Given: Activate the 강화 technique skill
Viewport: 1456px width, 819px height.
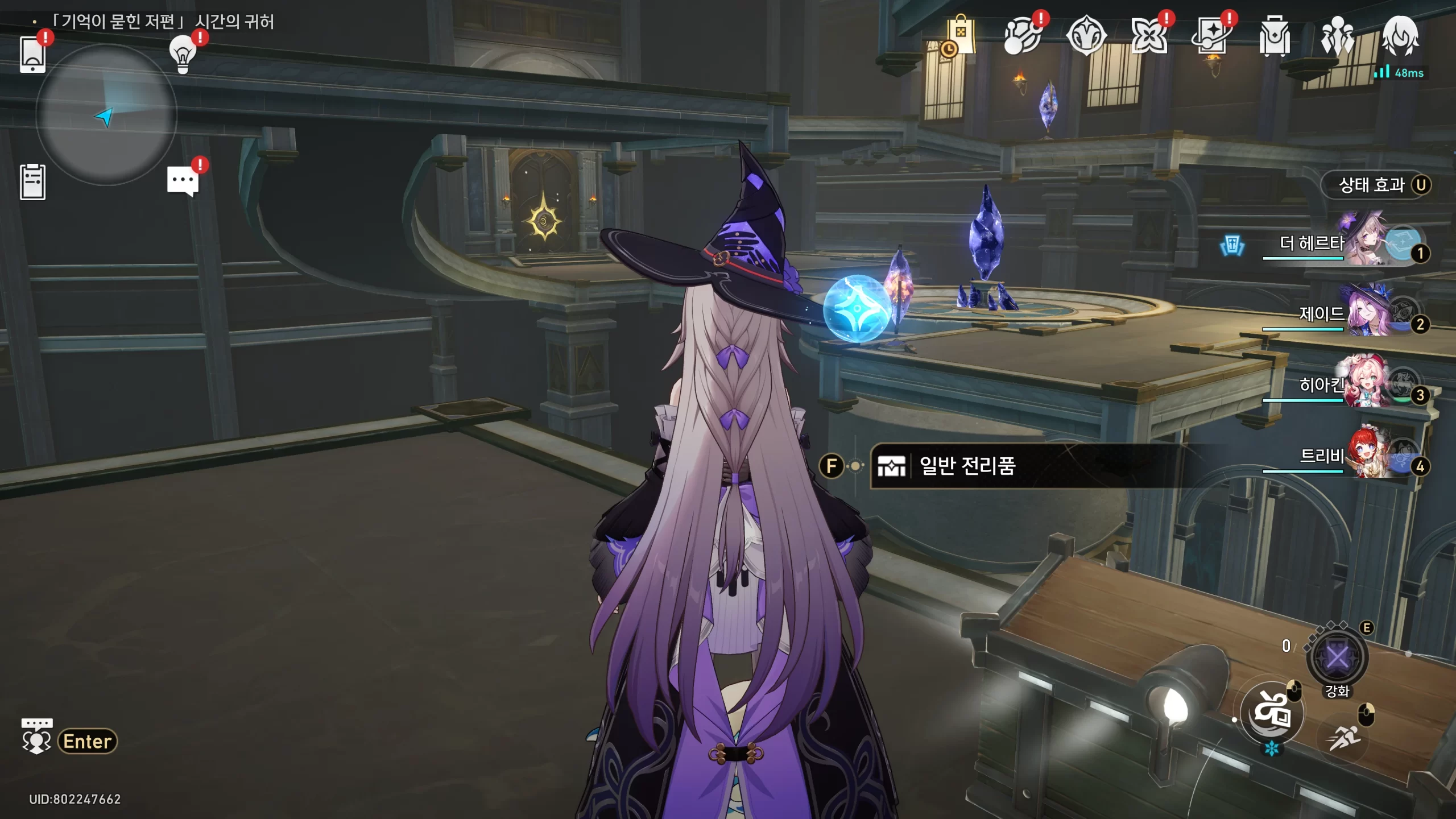Looking at the screenshot, I should click(1337, 658).
